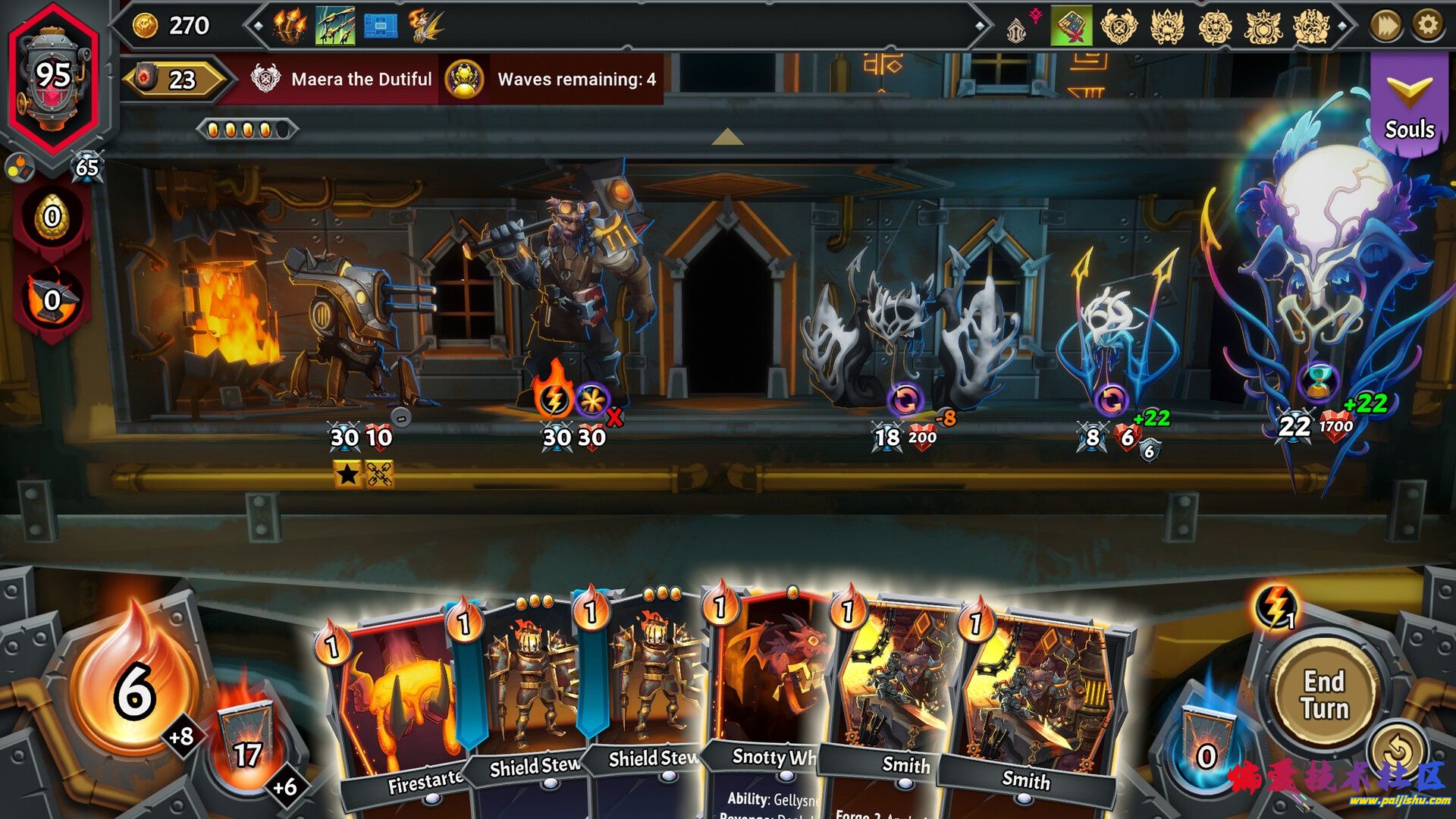Inspect the flaming torches artifact icon
This screenshot has height=819, width=1456.
pos(290,27)
